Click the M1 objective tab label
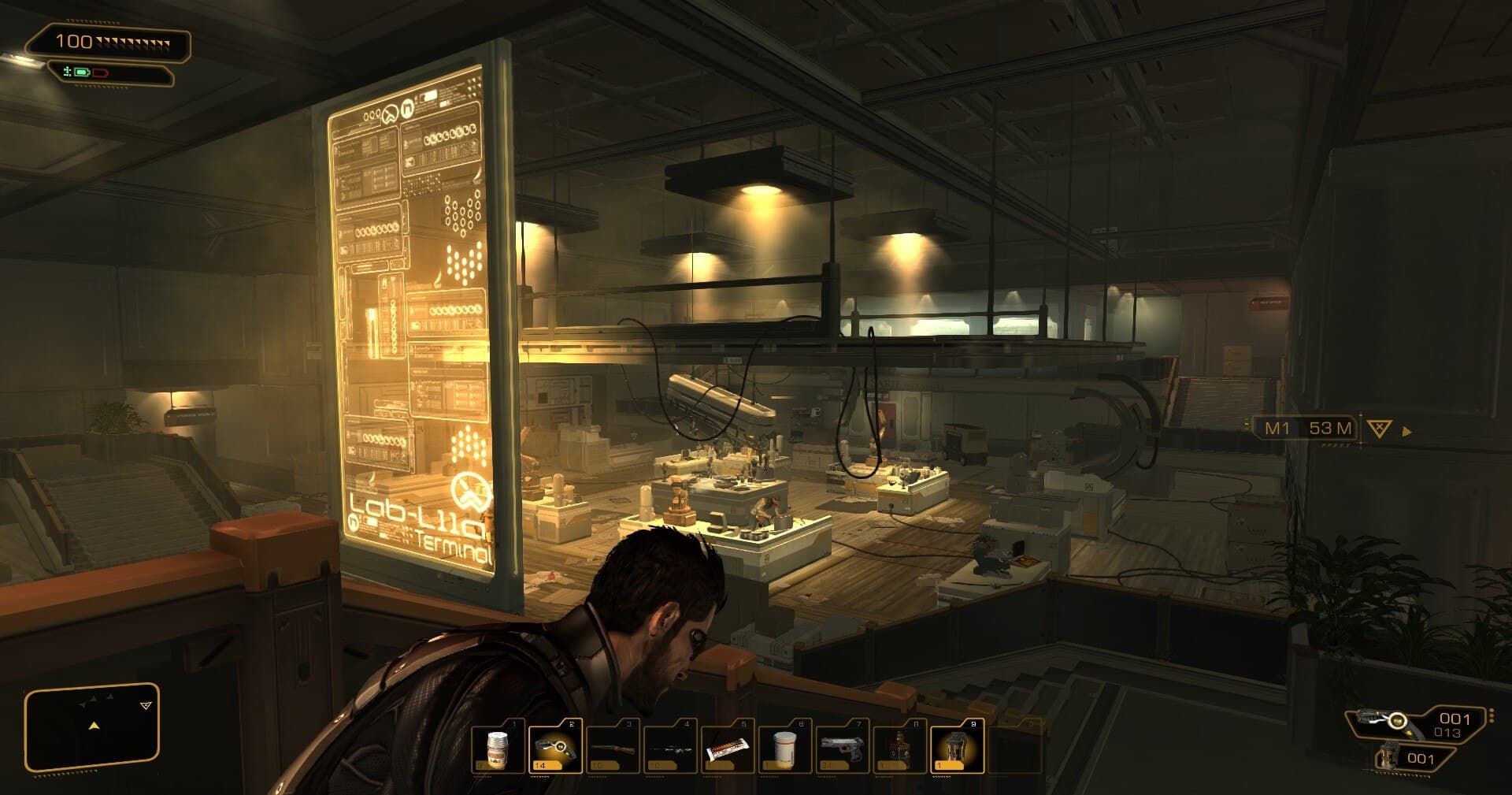Image resolution: width=1512 pixels, height=795 pixels. 1279,426
